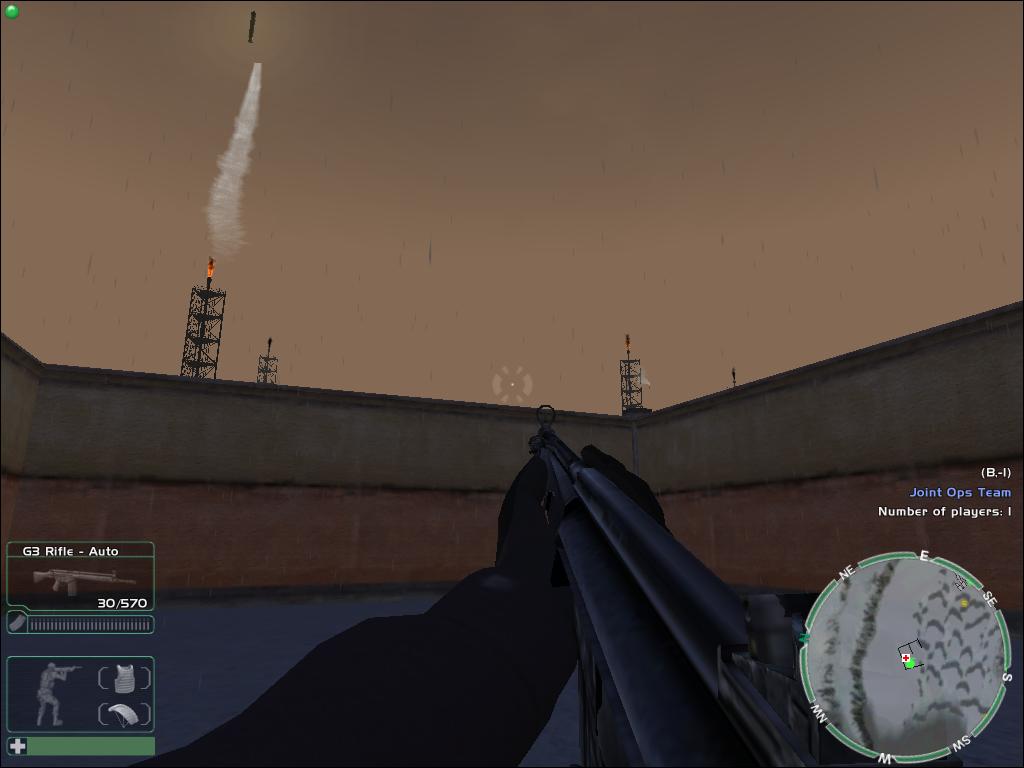Screen dimensions: 1024x768
Task: Click the soldier stance indicator icon
Action: coord(52,694)
